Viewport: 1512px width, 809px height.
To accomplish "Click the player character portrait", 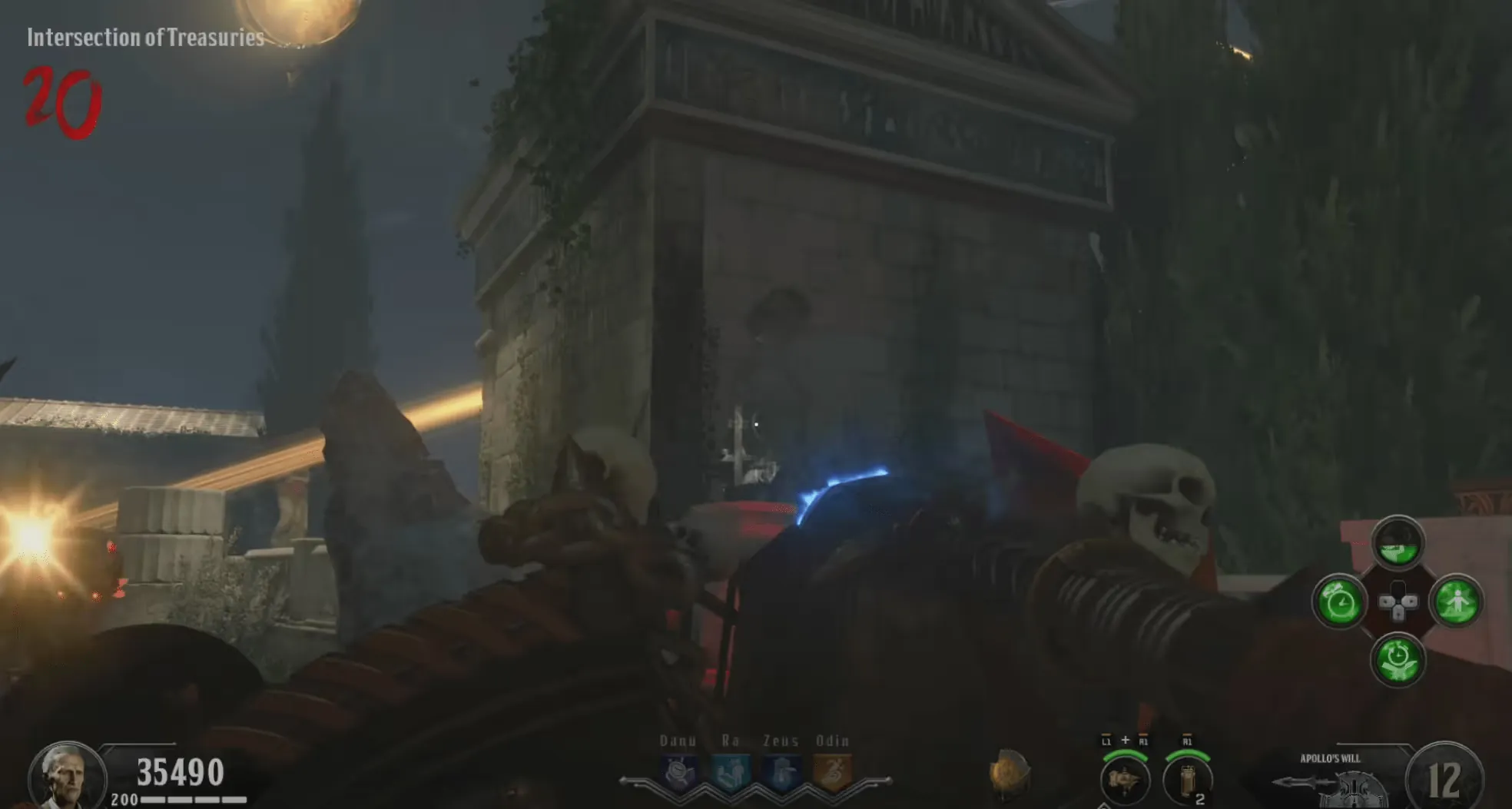I will click(66, 776).
